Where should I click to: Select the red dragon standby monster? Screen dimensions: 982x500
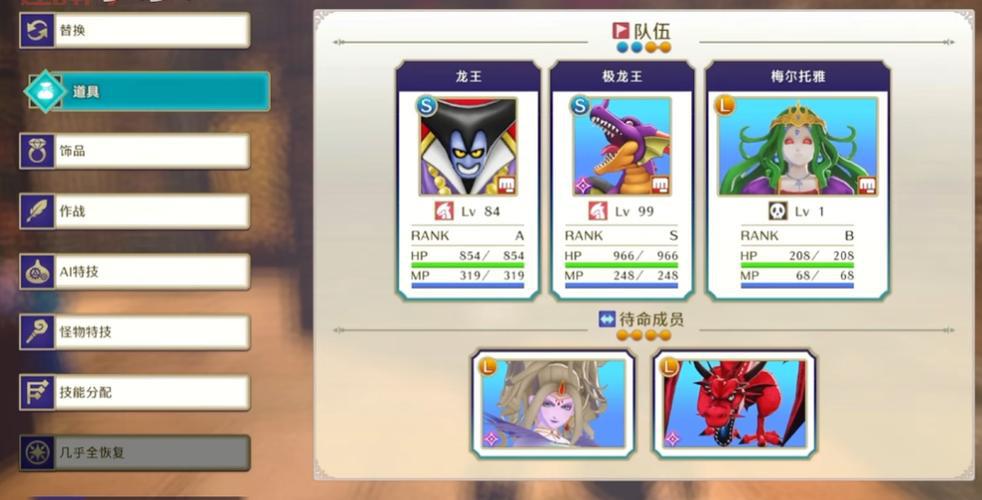(x=734, y=403)
